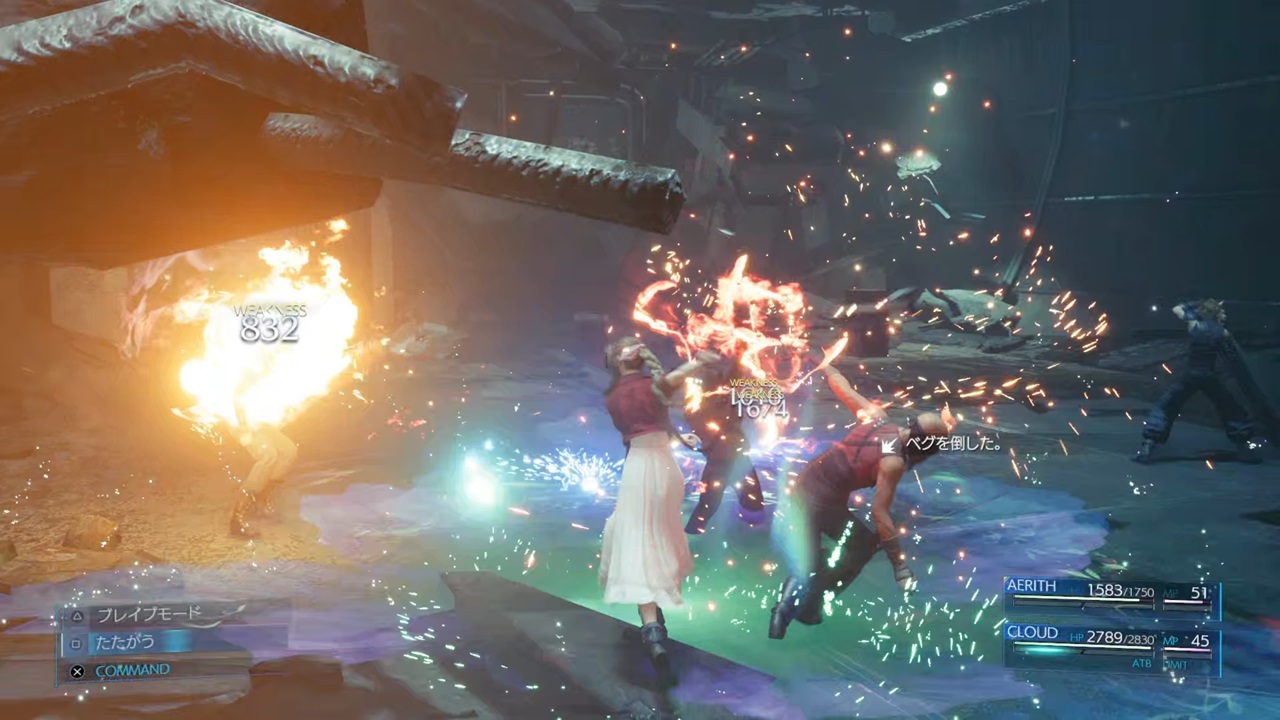Click the ATB gauge label on Cloud's HUD
The width and height of the screenshot is (1280, 720).
tap(1141, 663)
